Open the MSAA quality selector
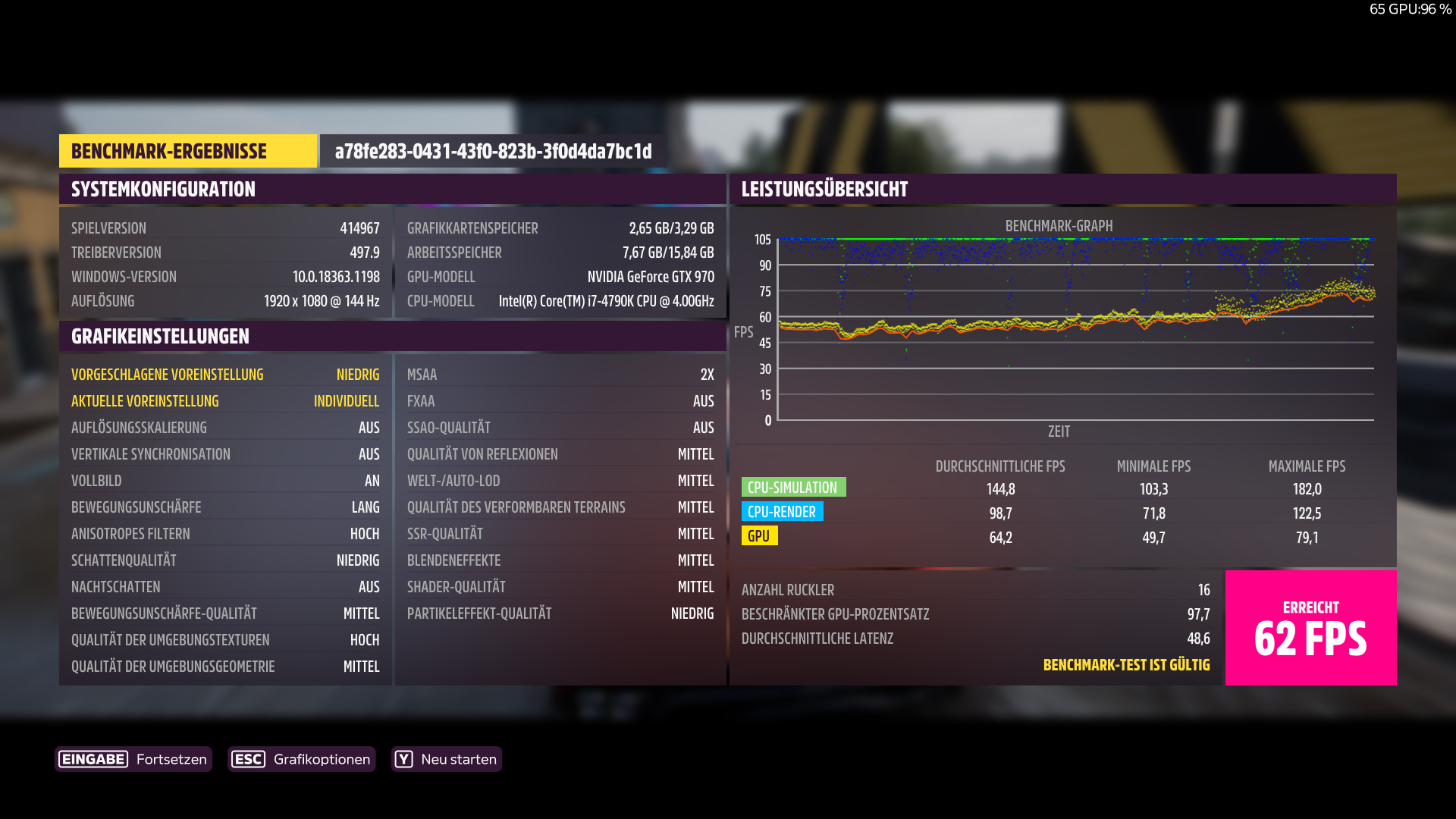The image size is (1456, 819). point(560,374)
